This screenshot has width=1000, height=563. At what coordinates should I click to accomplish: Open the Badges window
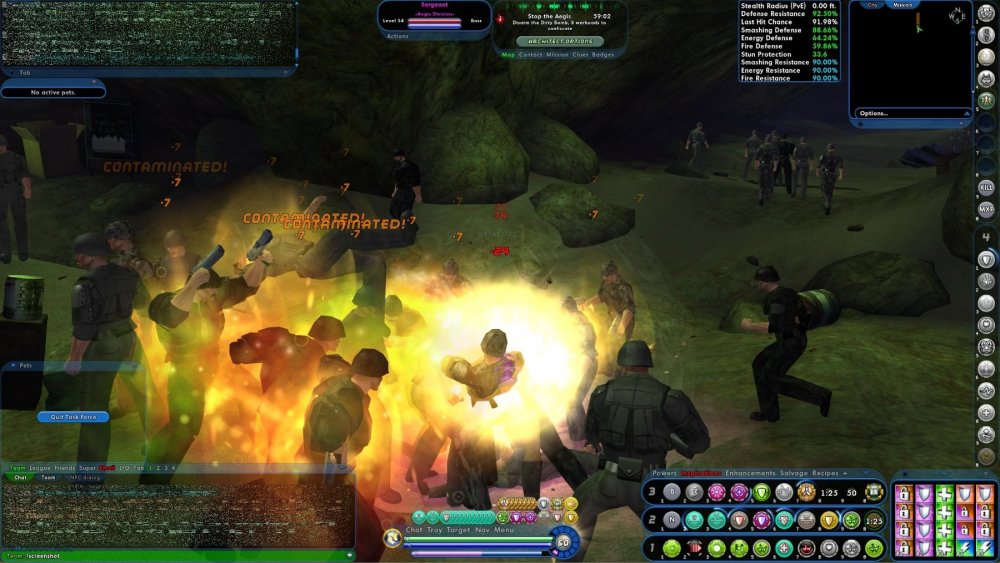point(603,55)
